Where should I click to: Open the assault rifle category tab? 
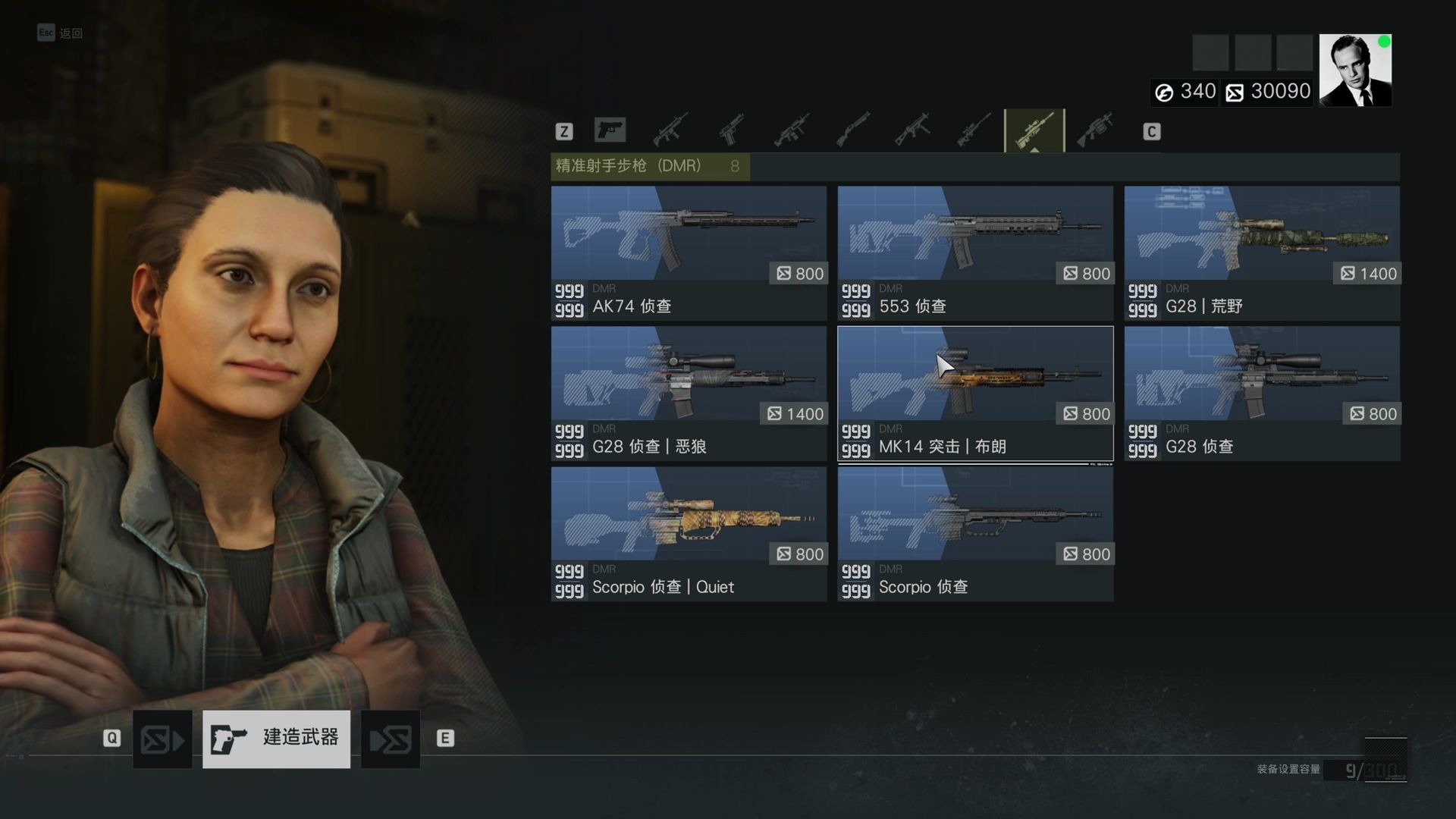pos(670,130)
